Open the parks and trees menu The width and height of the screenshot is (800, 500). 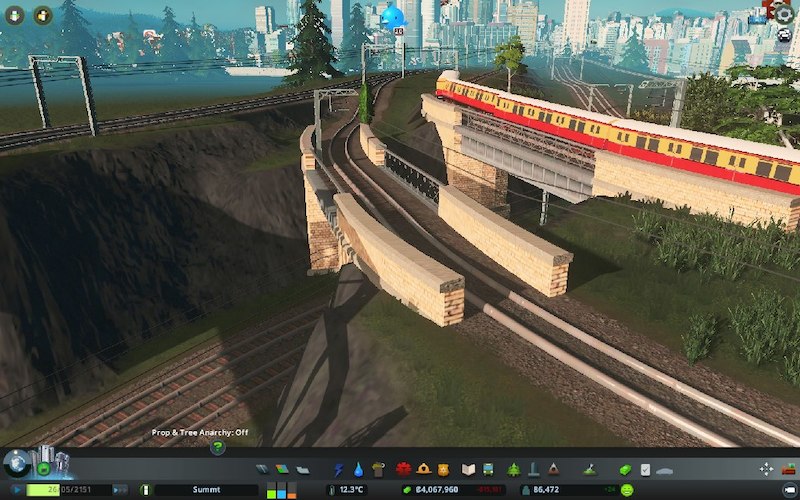514,468
